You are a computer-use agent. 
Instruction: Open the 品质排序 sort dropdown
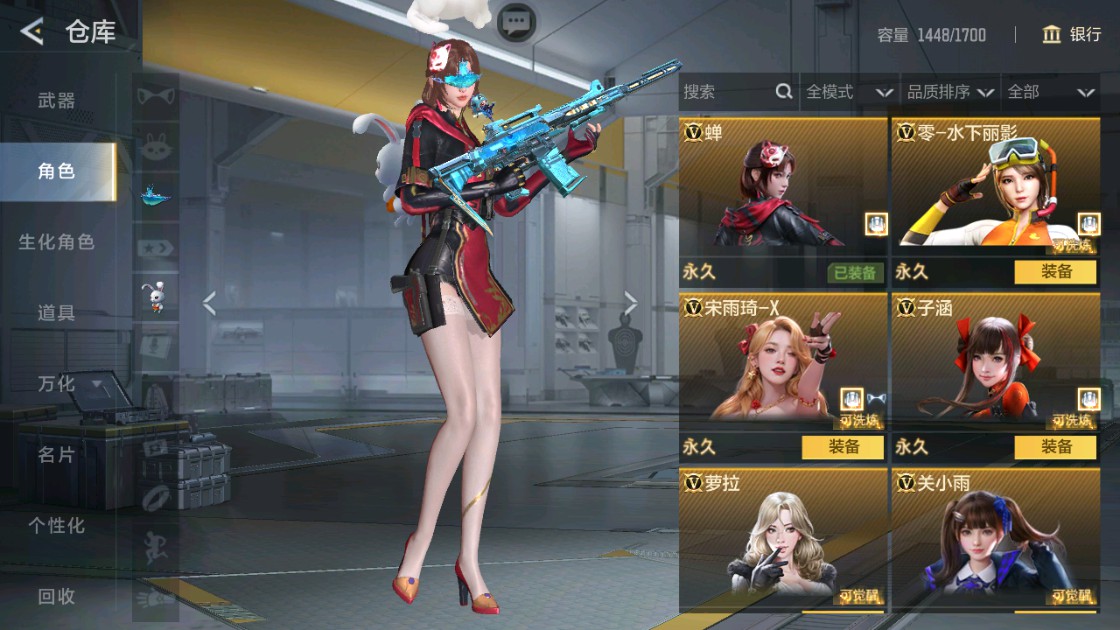(x=950, y=92)
